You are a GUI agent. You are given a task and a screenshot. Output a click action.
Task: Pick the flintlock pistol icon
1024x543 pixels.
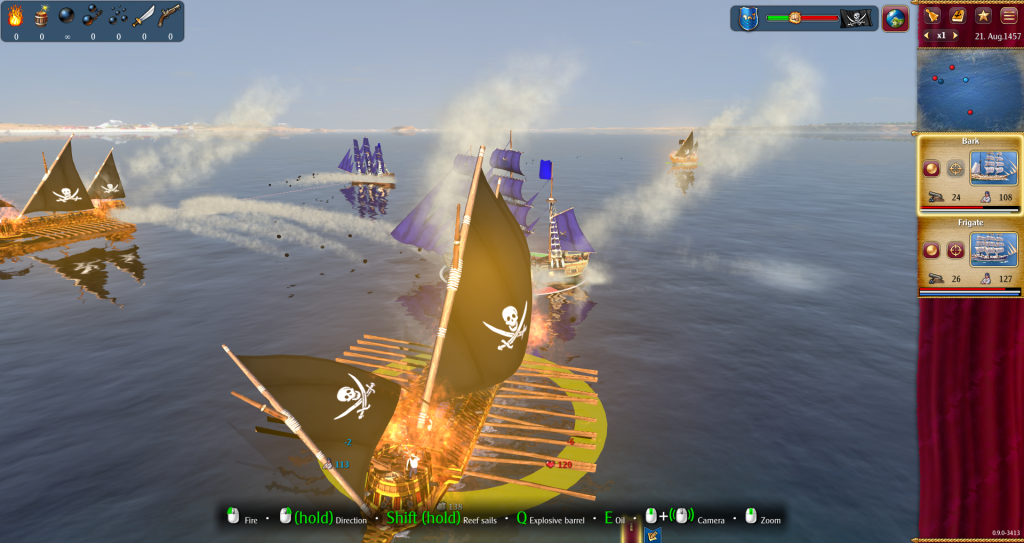pyautogui.click(x=170, y=16)
